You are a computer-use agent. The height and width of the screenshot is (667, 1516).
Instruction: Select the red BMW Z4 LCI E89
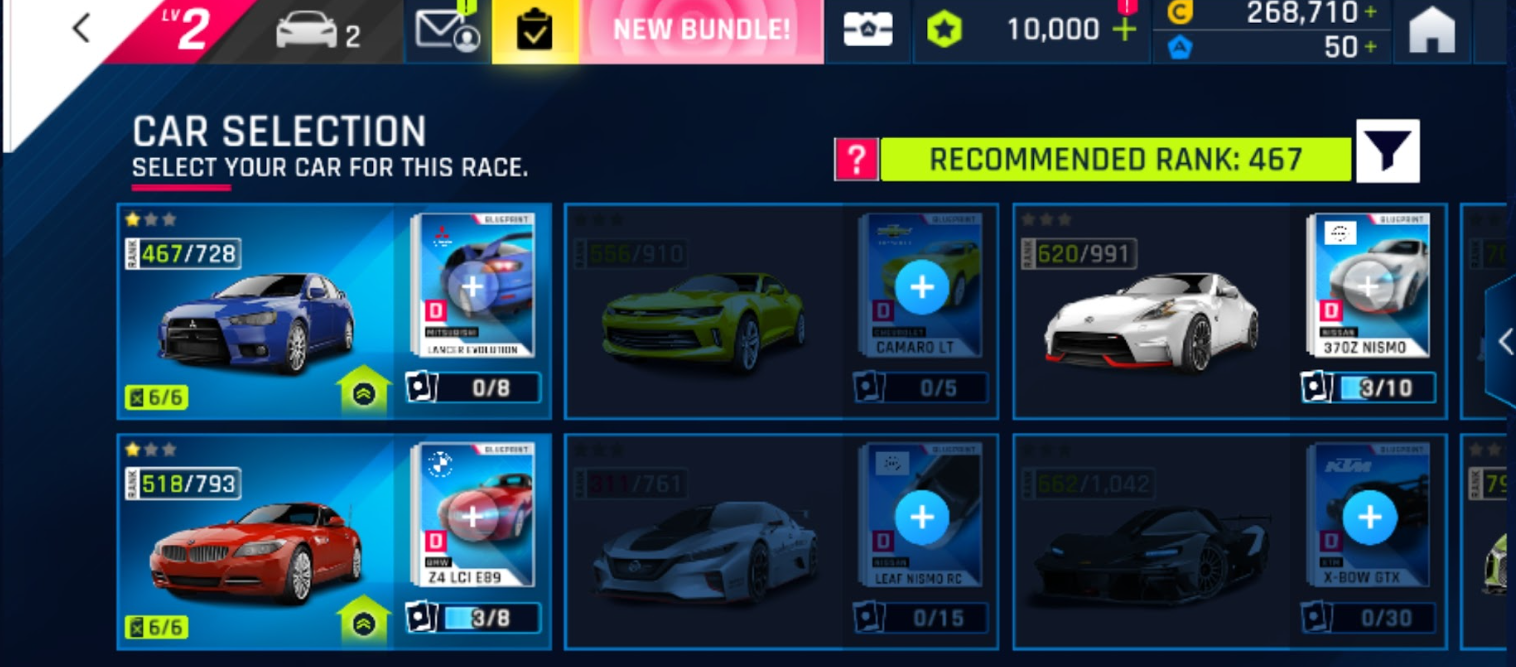pos(256,550)
